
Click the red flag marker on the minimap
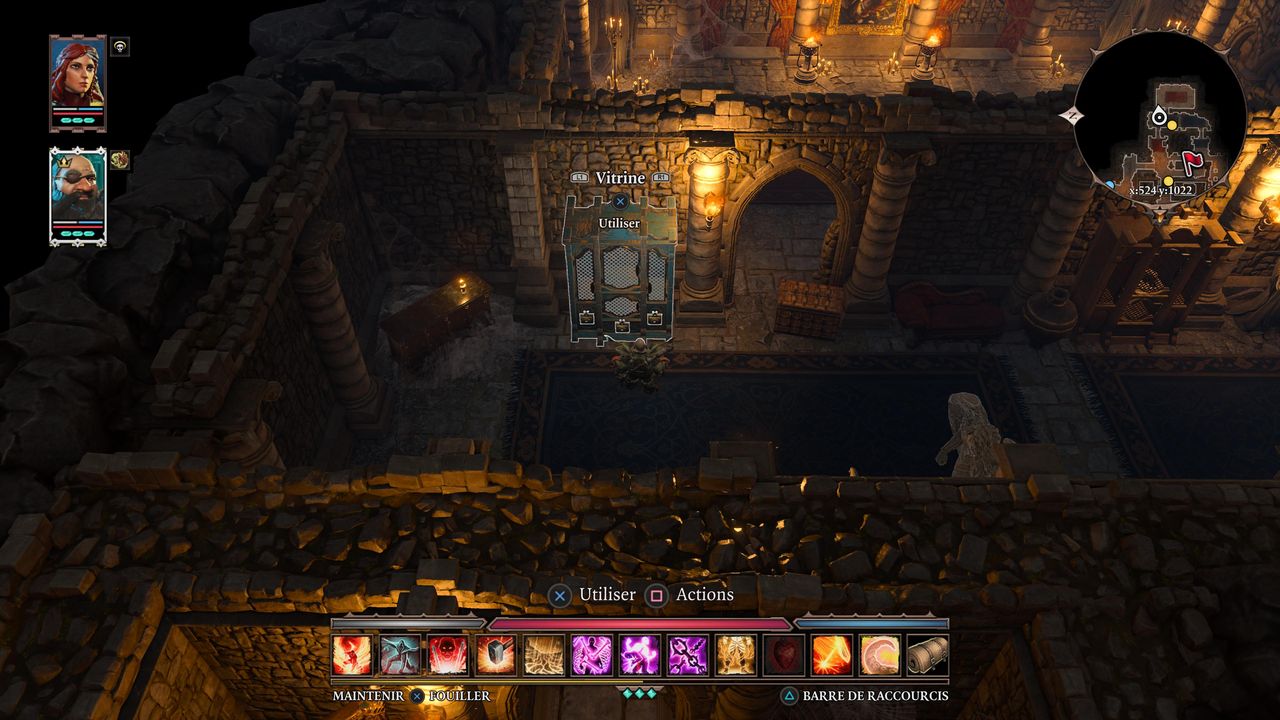point(1192,161)
